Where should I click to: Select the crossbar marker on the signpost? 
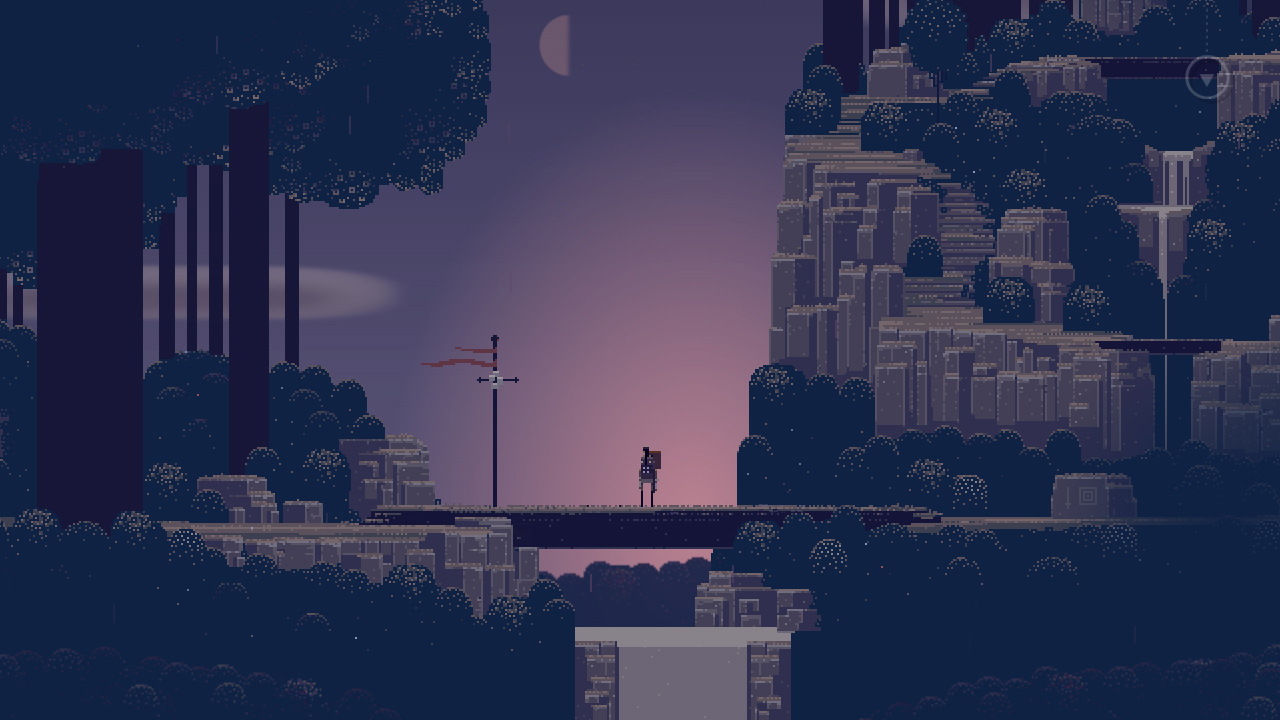[494, 380]
